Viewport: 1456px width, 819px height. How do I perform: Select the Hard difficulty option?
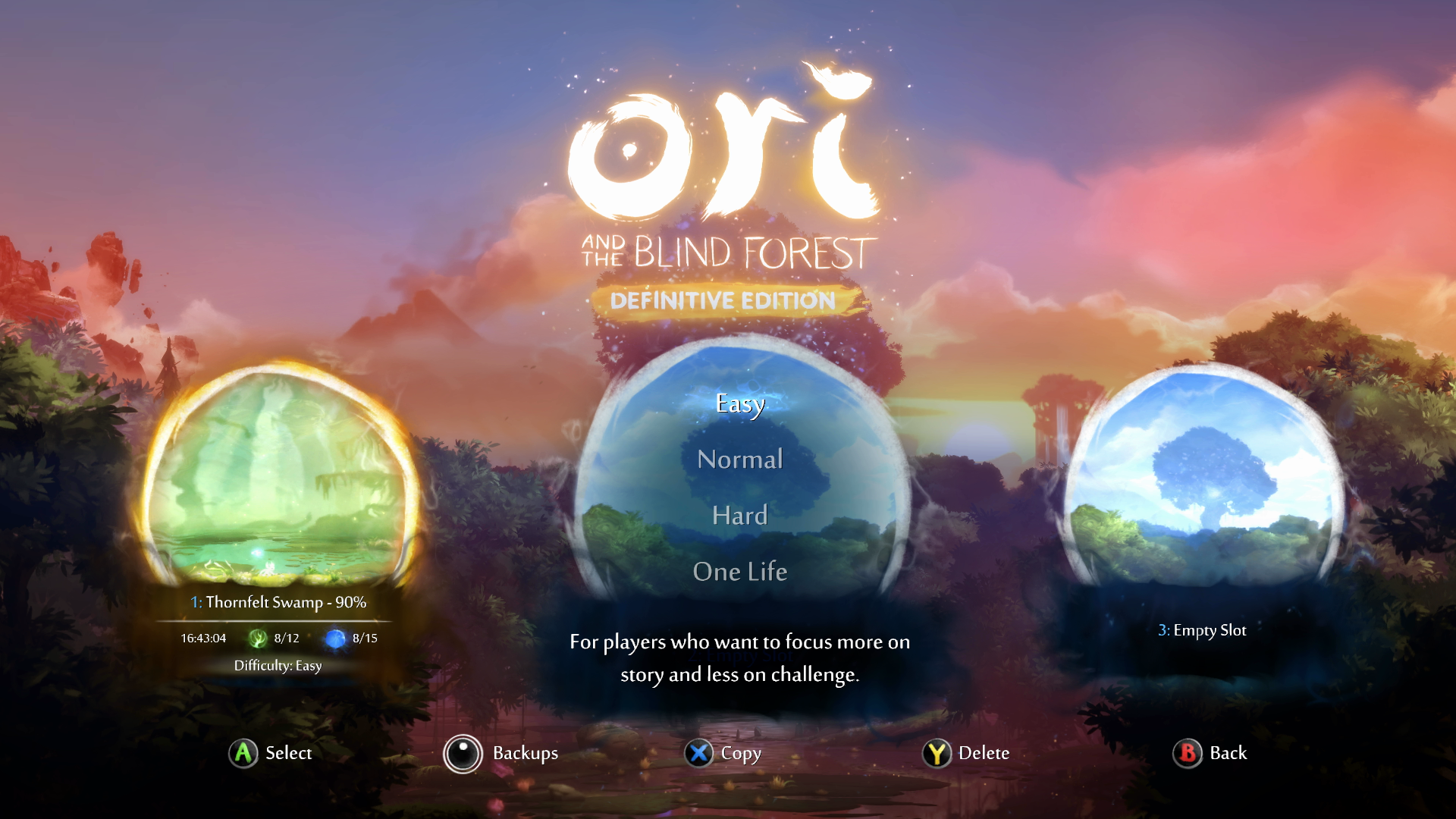[x=739, y=515]
